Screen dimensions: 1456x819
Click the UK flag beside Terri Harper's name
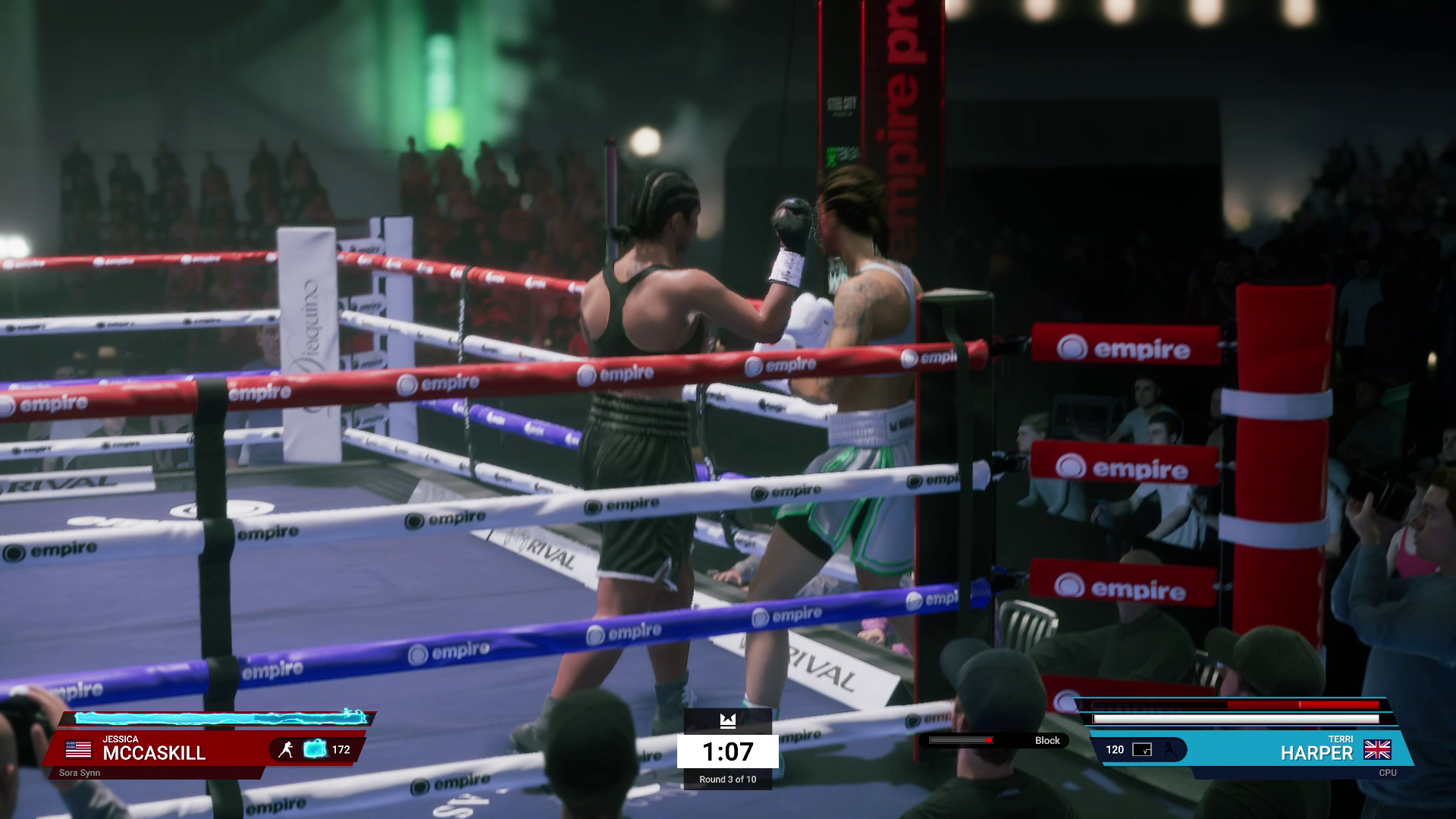(x=1379, y=751)
